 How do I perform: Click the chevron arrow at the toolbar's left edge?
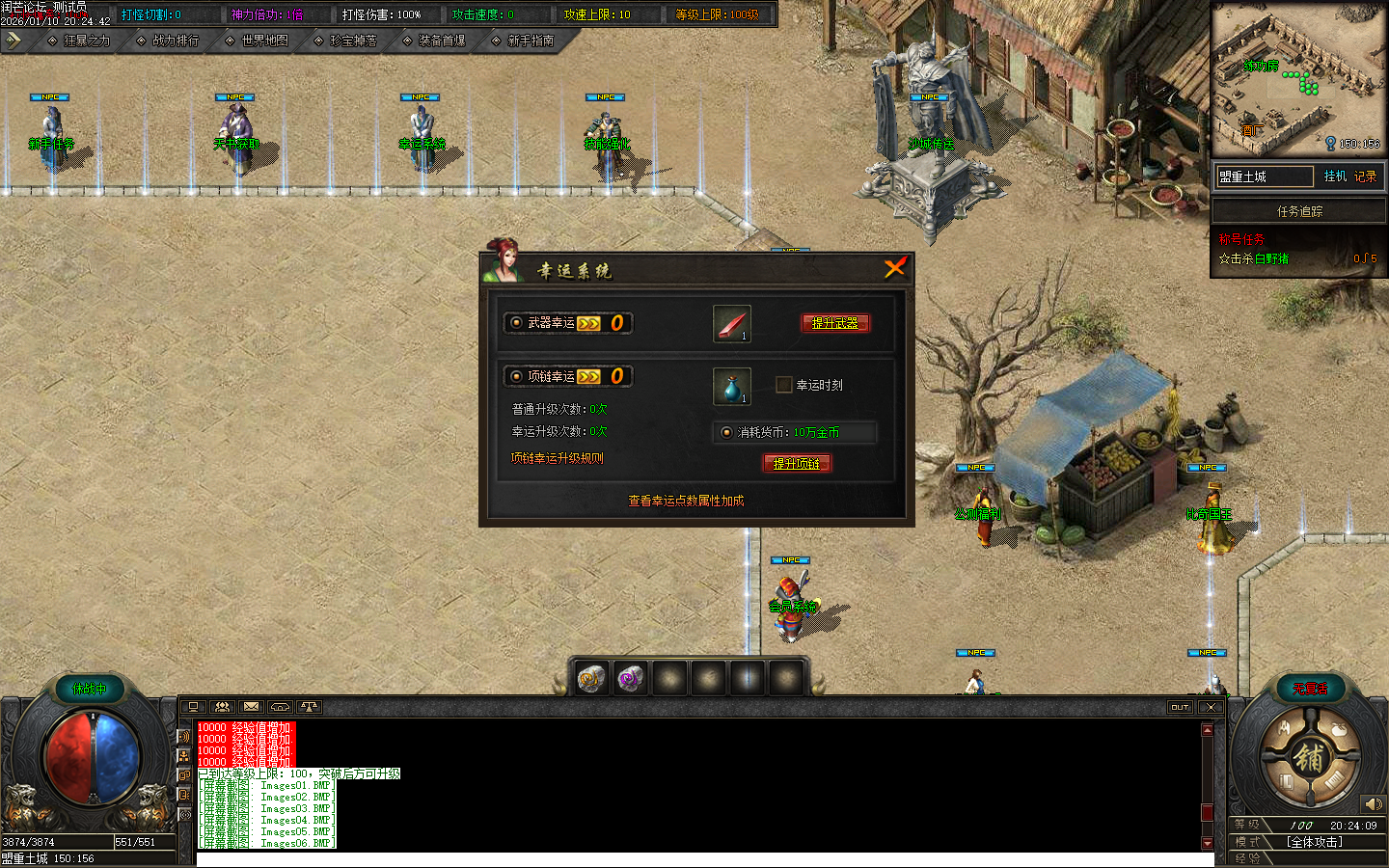coord(14,41)
